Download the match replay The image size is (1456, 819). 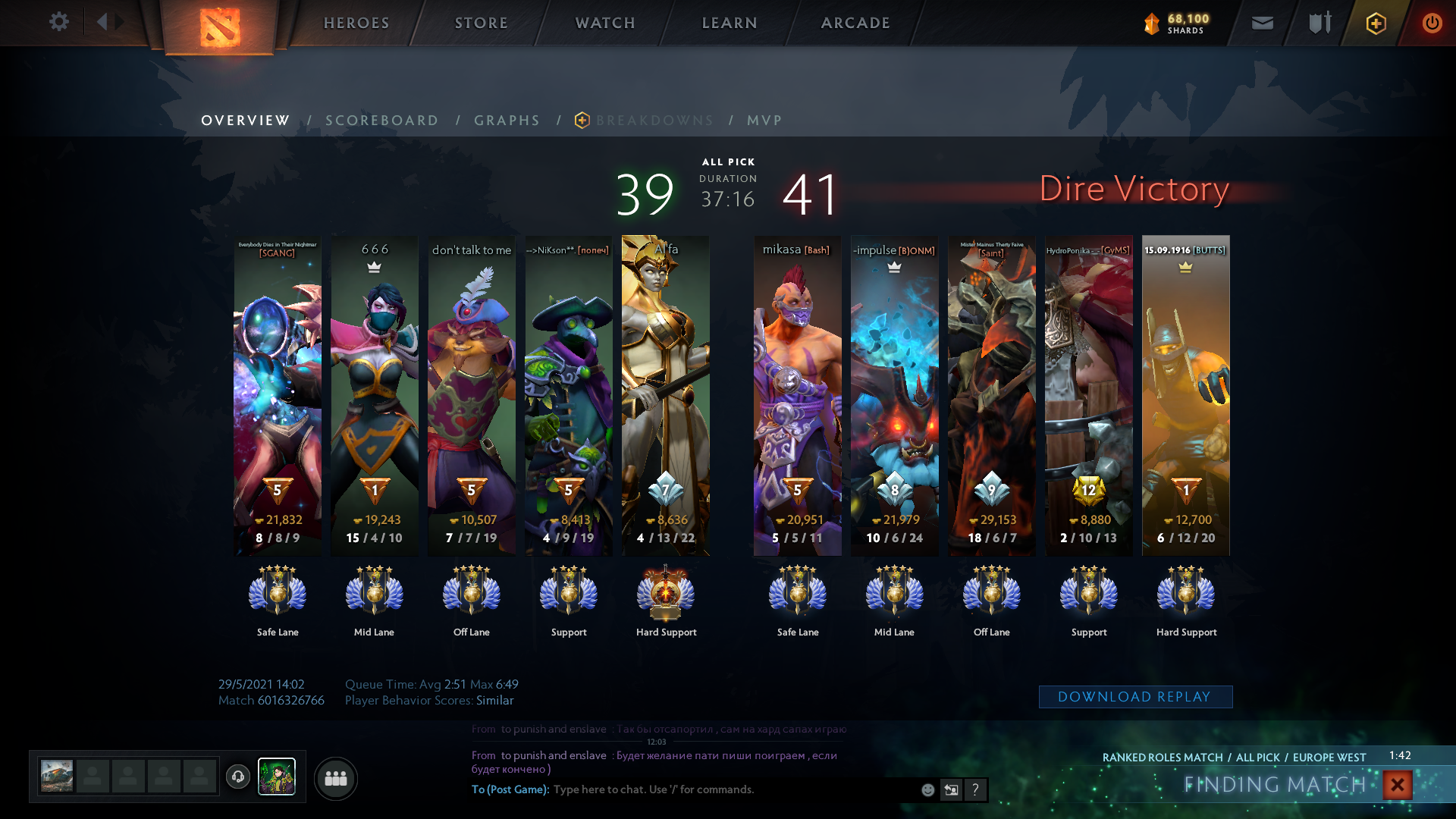[x=1135, y=697]
